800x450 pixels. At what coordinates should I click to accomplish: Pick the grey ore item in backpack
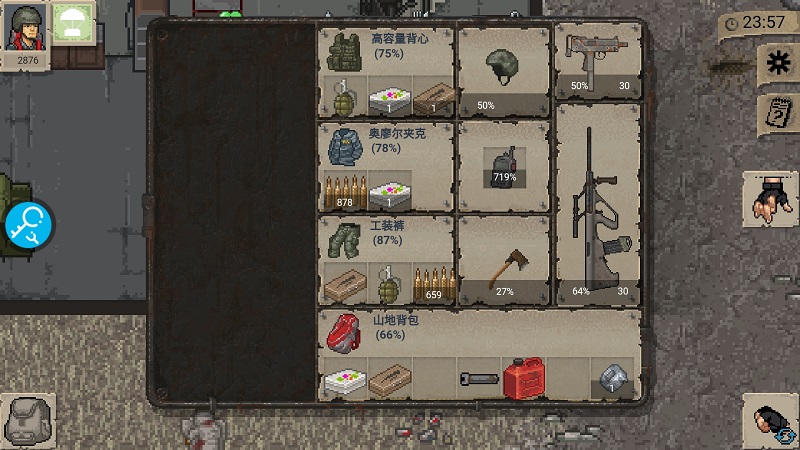pos(613,380)
